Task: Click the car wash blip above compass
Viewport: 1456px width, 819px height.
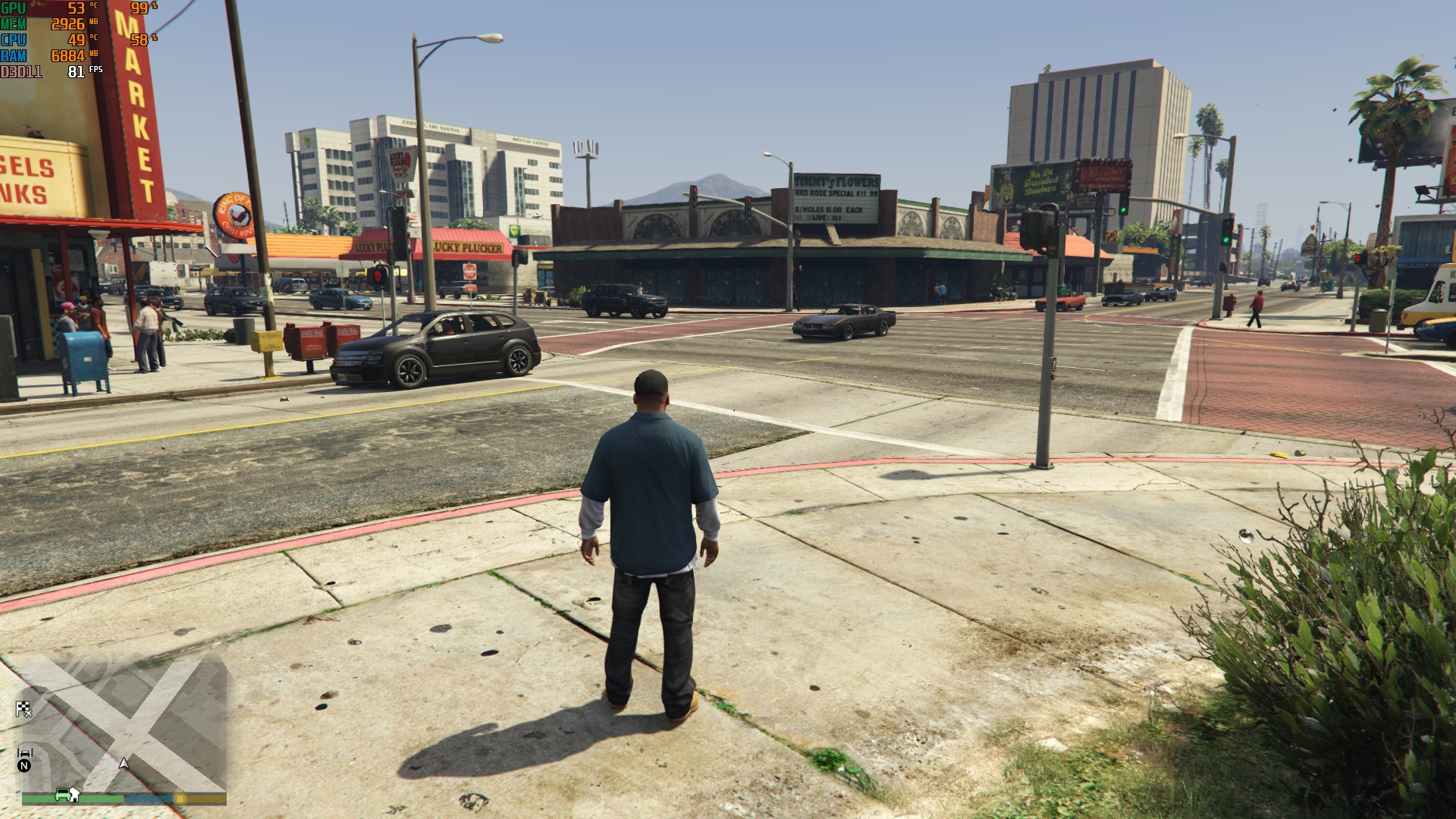Action: click(24, 753)
